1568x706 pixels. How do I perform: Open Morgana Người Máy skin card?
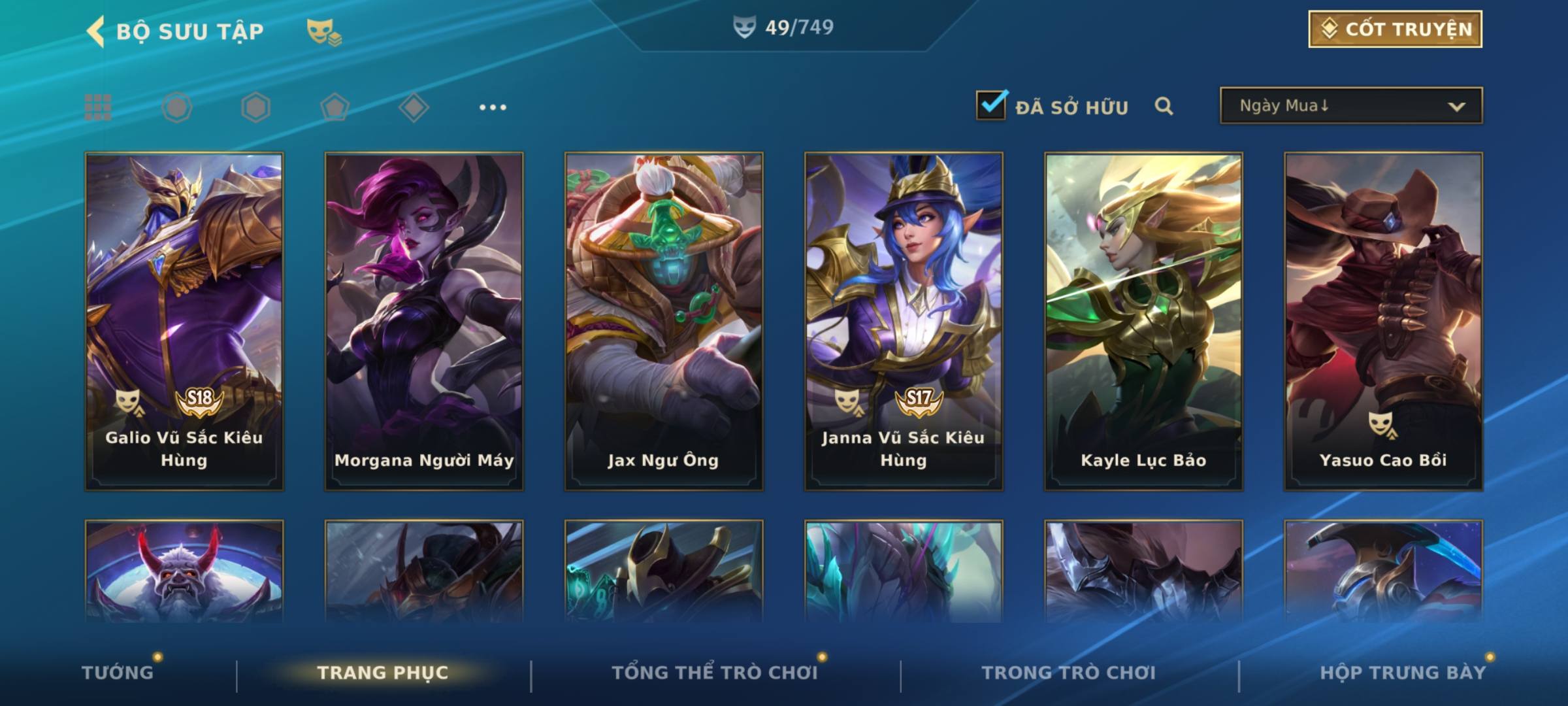424,320
